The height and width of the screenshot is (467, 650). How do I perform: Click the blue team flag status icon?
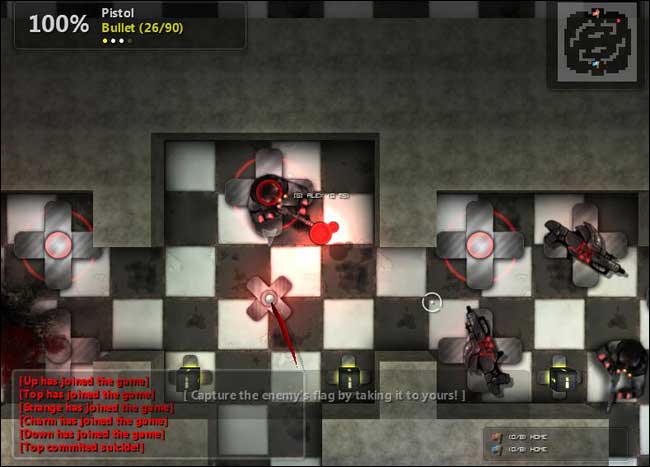496,448
